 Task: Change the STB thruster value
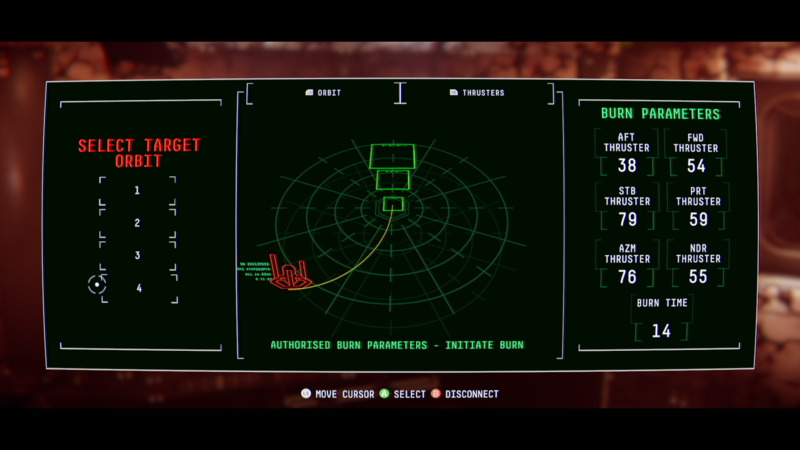coord(627,219)
